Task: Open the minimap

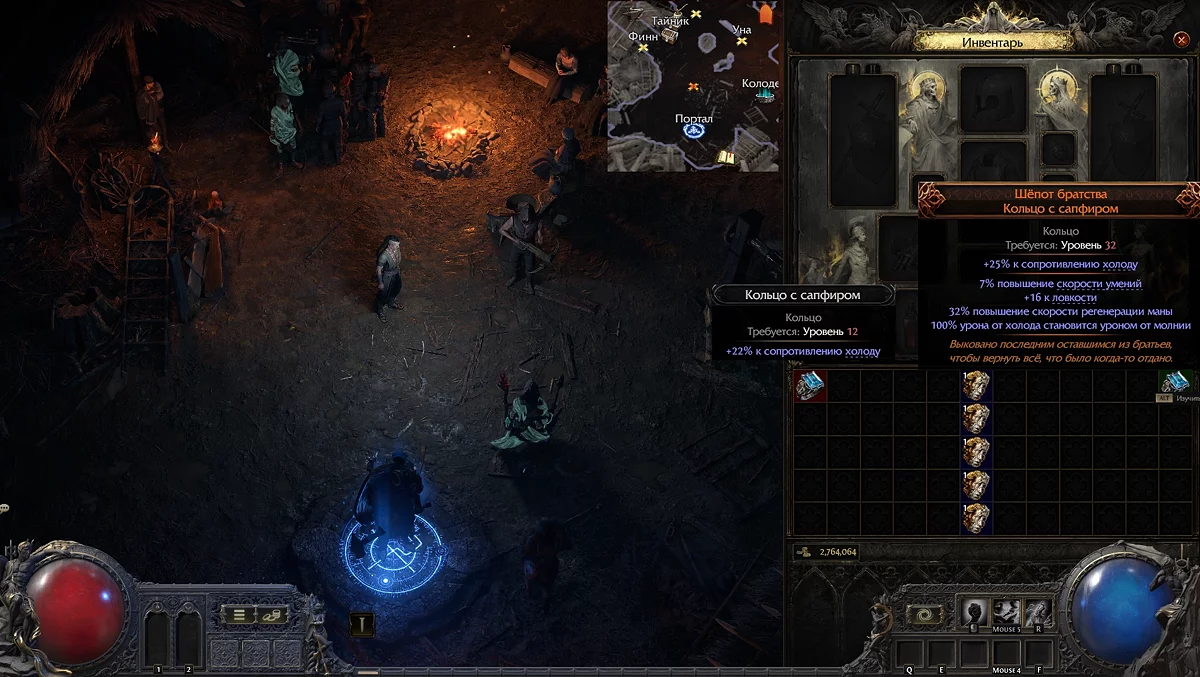Action: coord(694,86)
